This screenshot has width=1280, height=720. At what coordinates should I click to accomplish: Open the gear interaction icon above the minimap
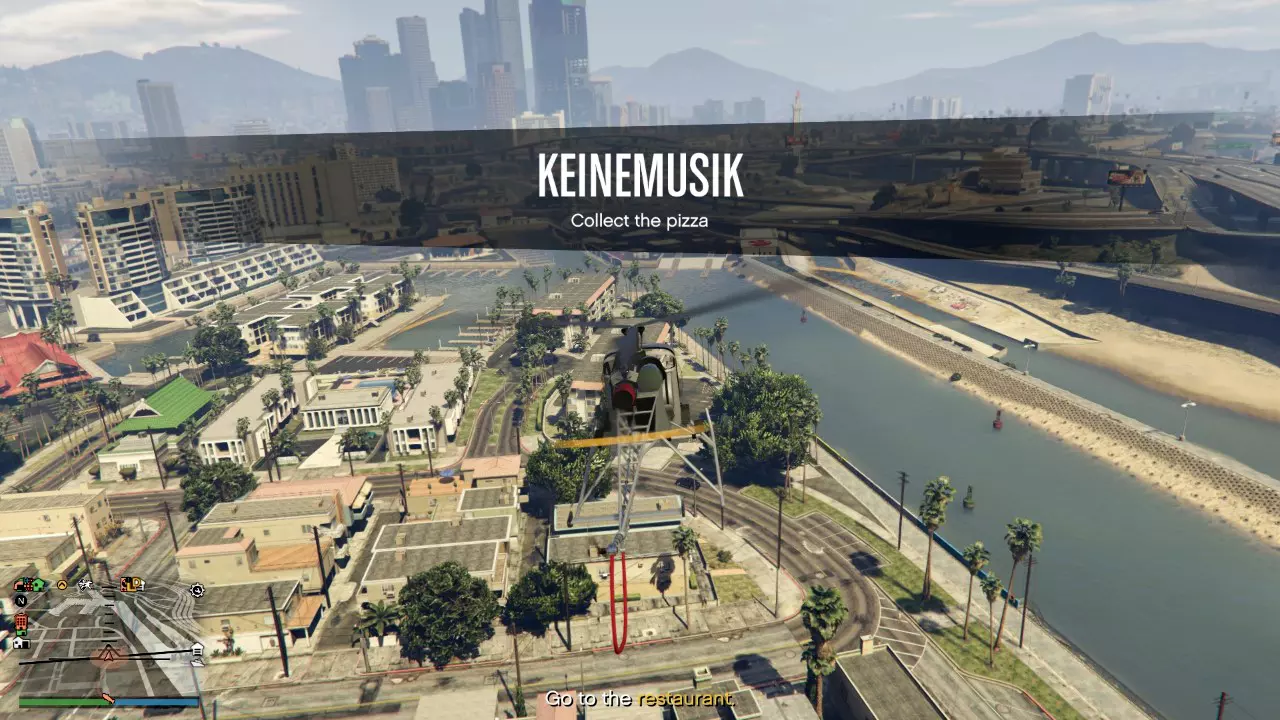tap(196, 590)
